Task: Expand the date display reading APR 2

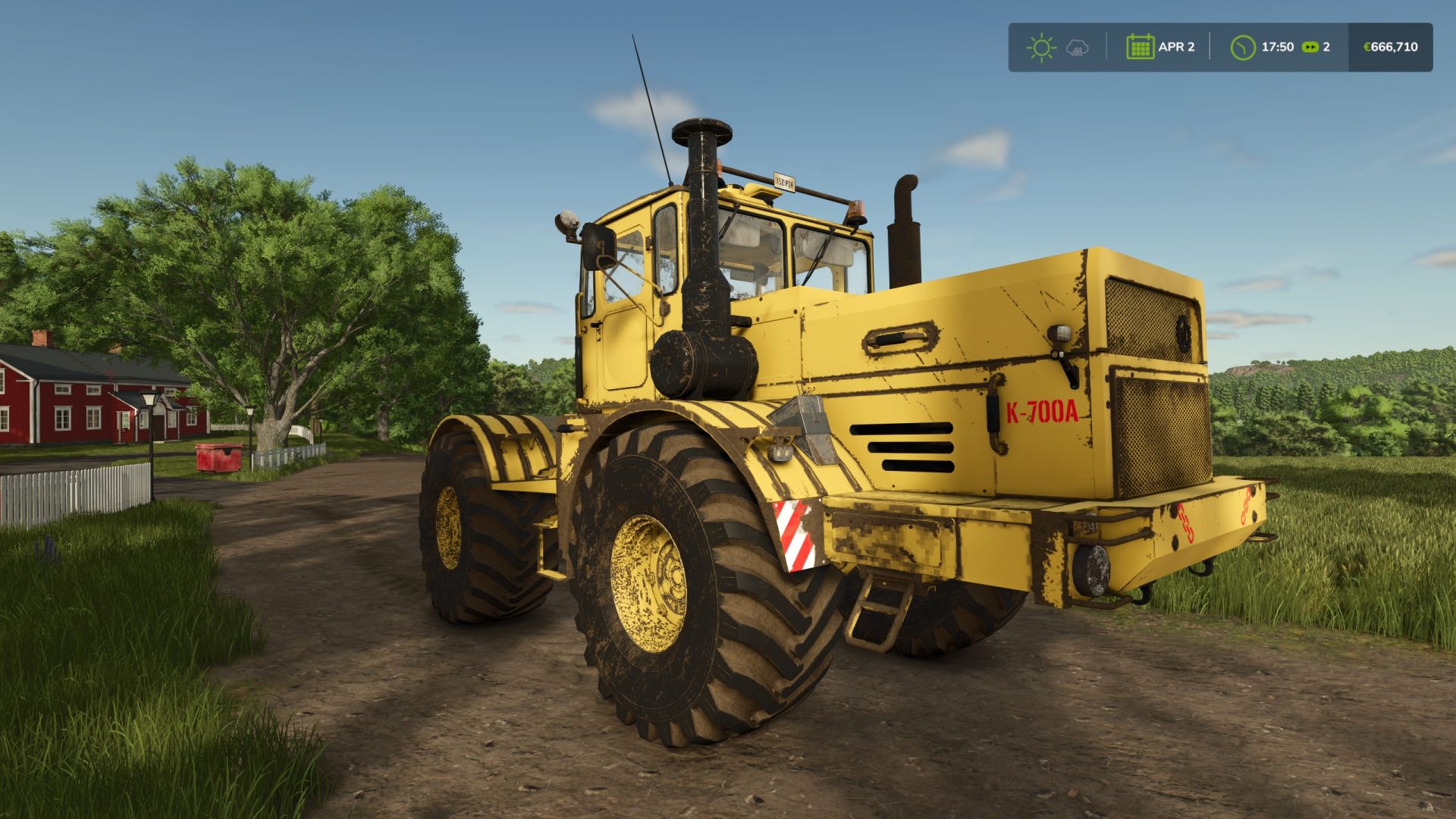Action: (x=1178, y=46)
